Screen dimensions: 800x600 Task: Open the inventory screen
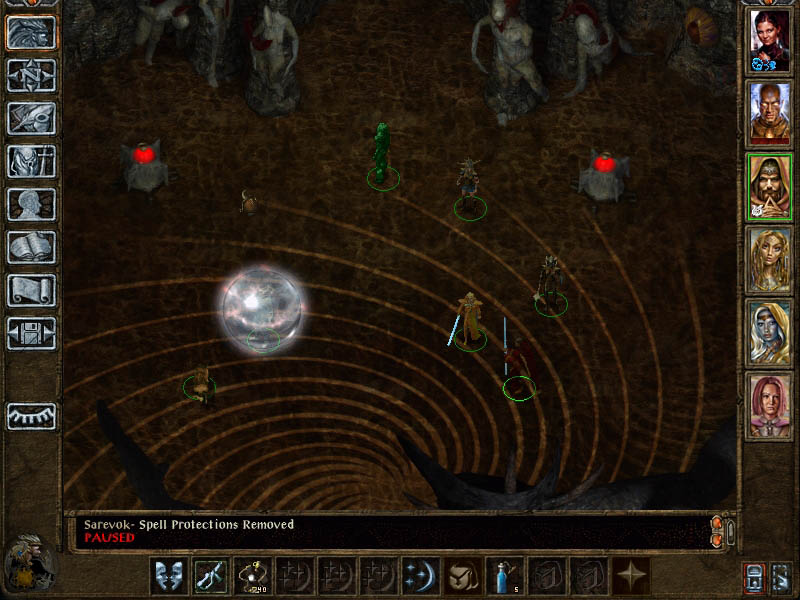(x=31, y=161)
